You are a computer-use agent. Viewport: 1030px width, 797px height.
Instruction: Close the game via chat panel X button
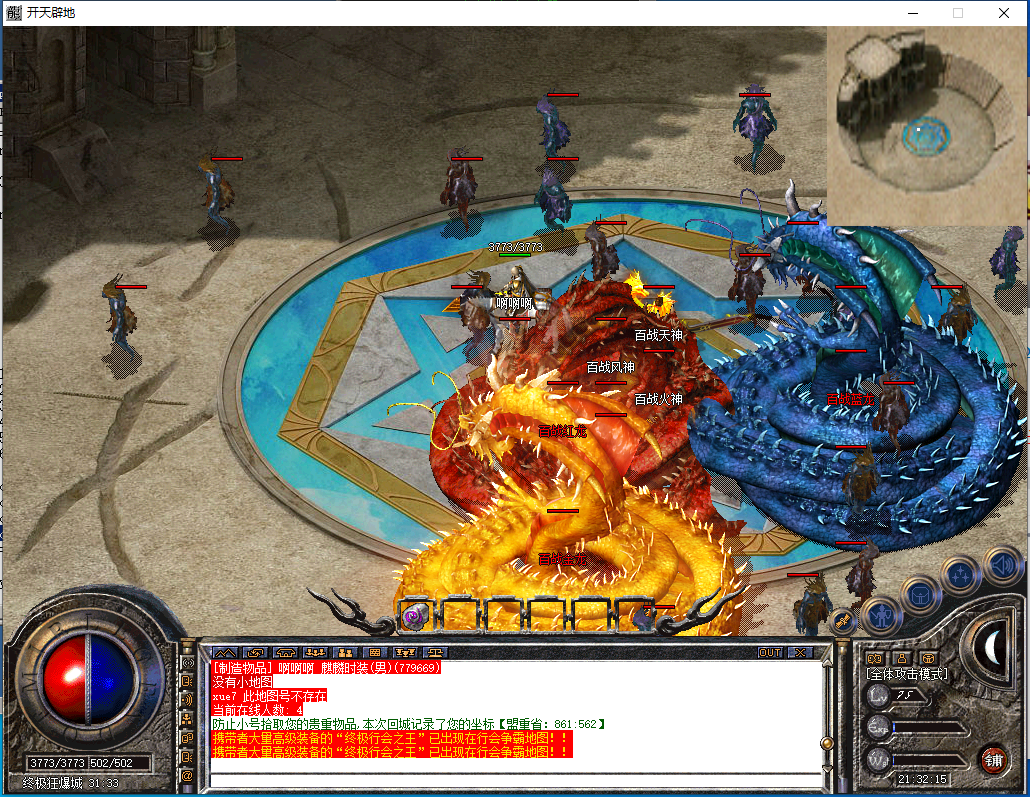point(798,652)
